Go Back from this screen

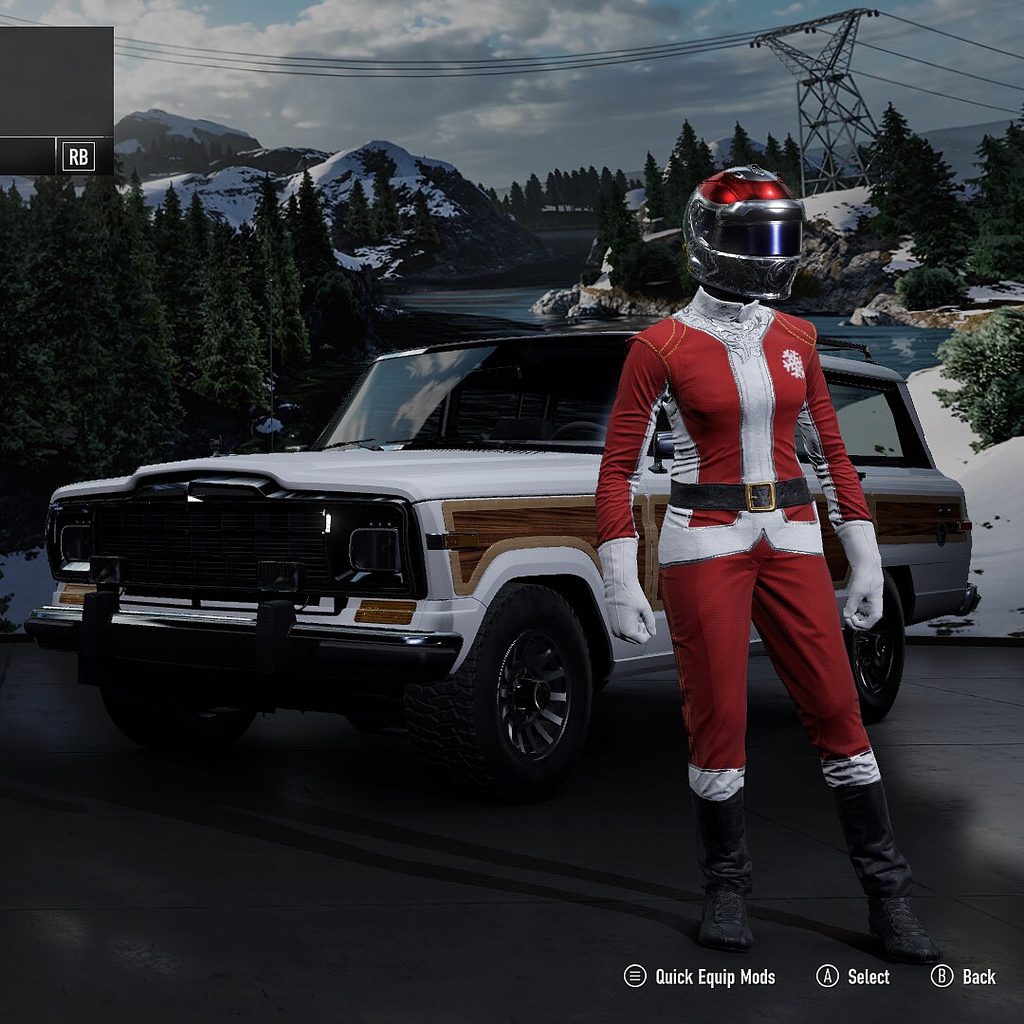click(964, 977)
